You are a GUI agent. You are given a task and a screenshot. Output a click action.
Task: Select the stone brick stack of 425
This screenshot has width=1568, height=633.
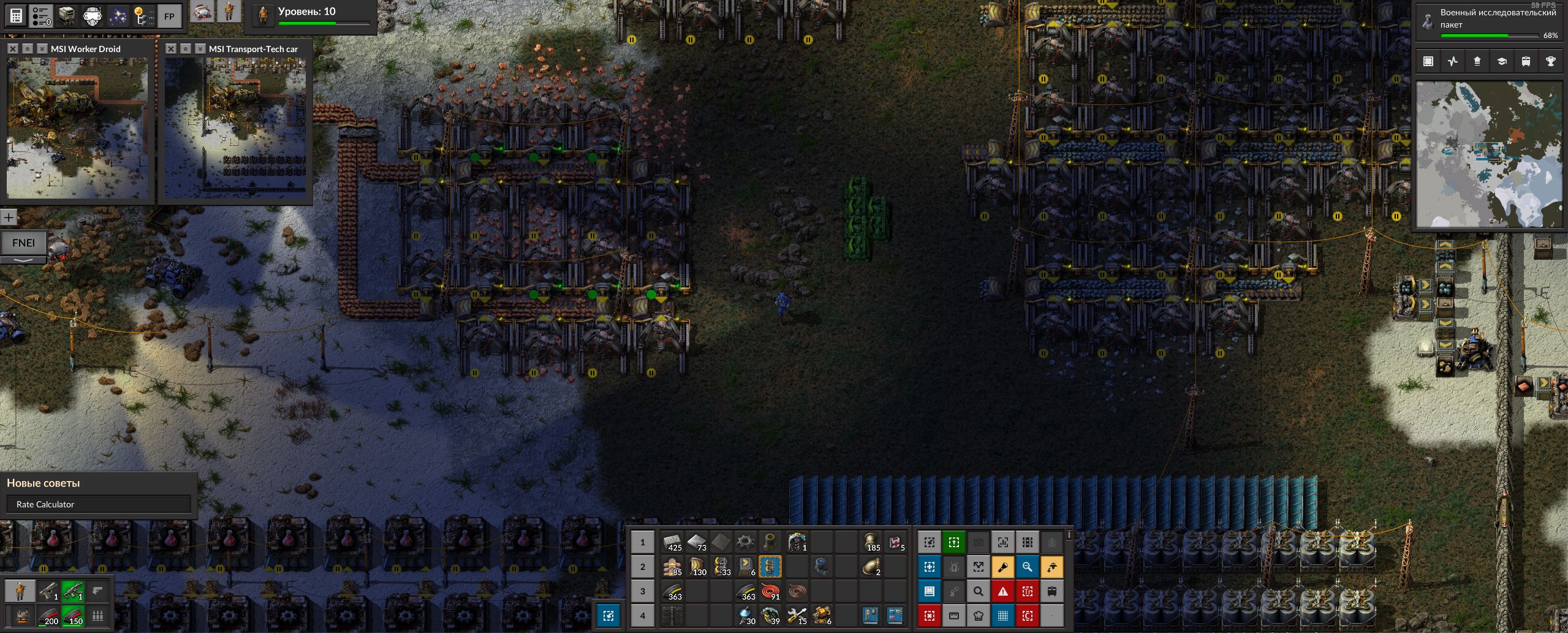[672, 542]
